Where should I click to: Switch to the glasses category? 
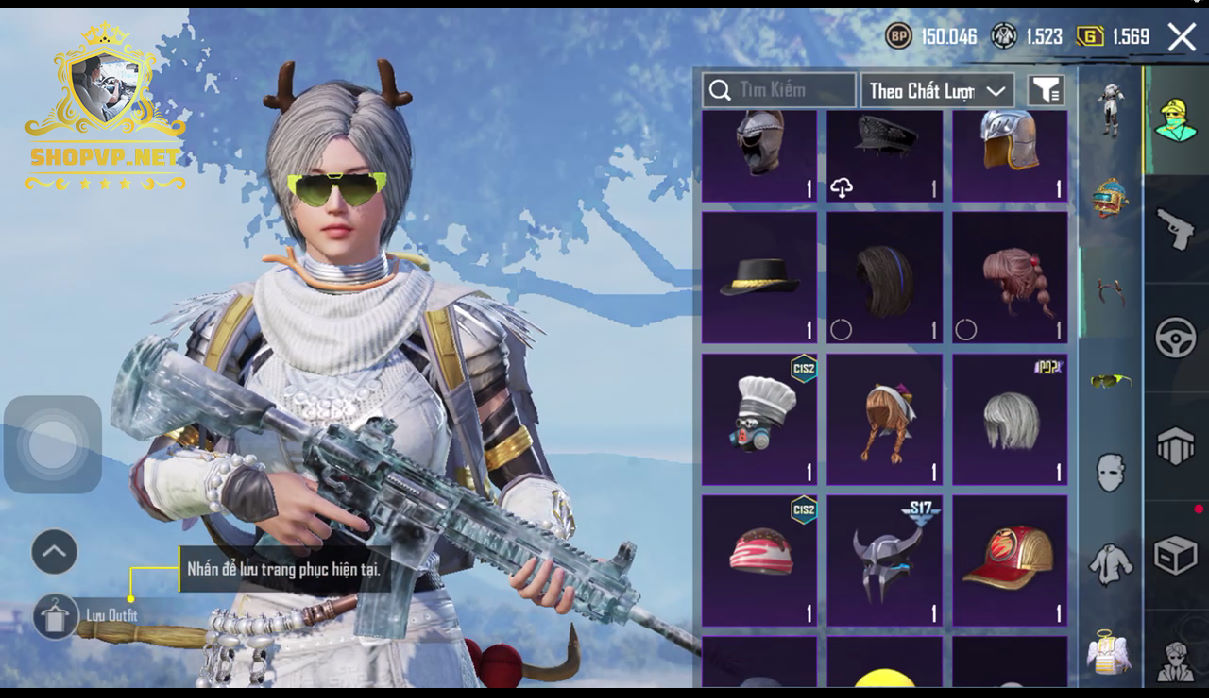1111,380
